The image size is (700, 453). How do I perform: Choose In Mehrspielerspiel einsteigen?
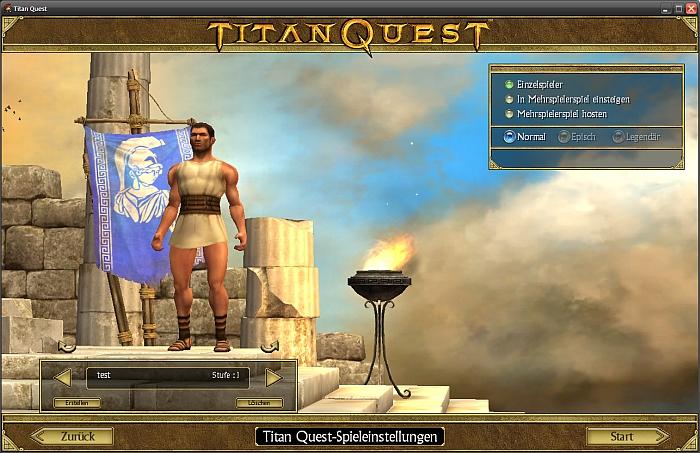pyautogui.click(x=510, y=99)
